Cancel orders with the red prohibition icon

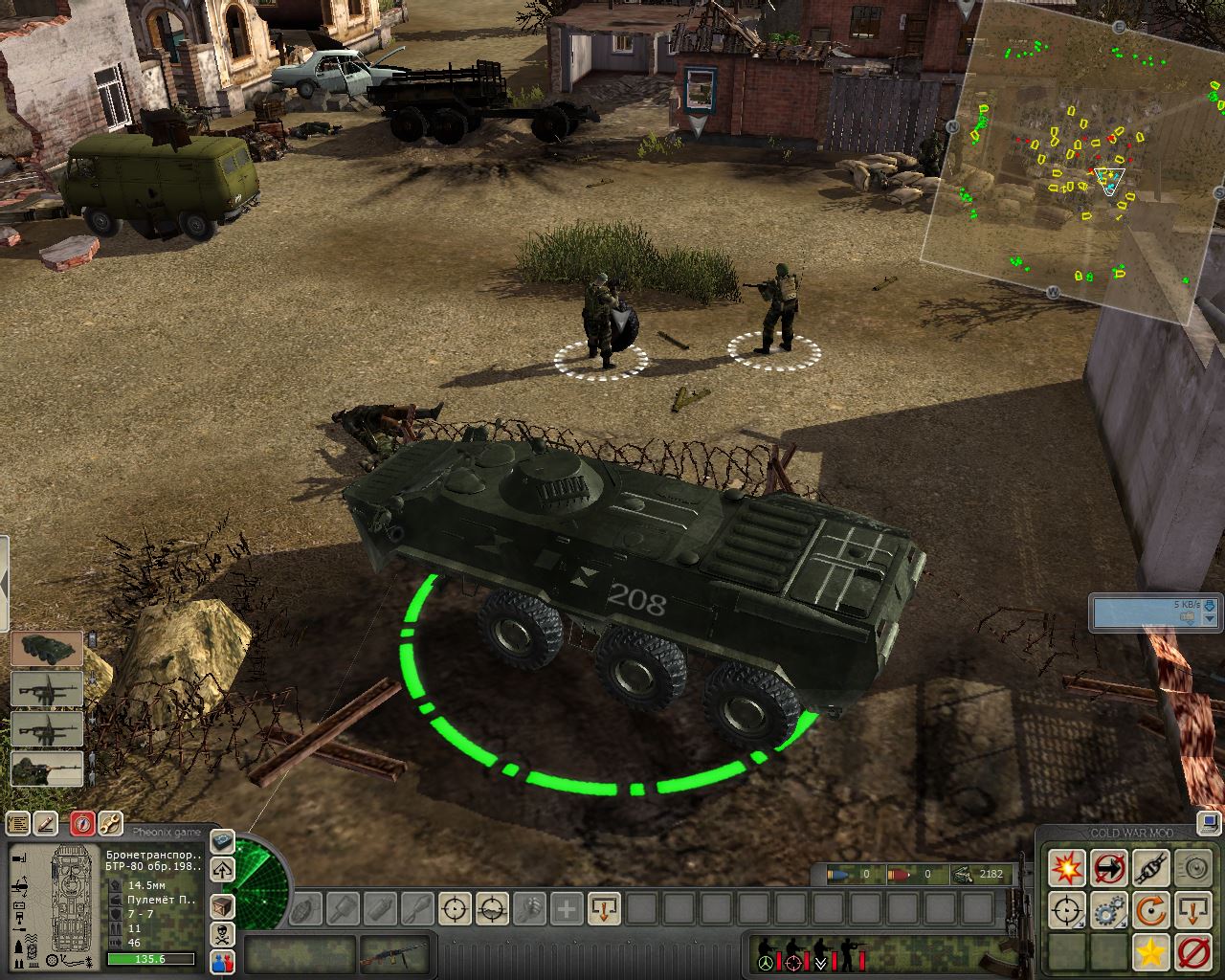coord(1192,952)
